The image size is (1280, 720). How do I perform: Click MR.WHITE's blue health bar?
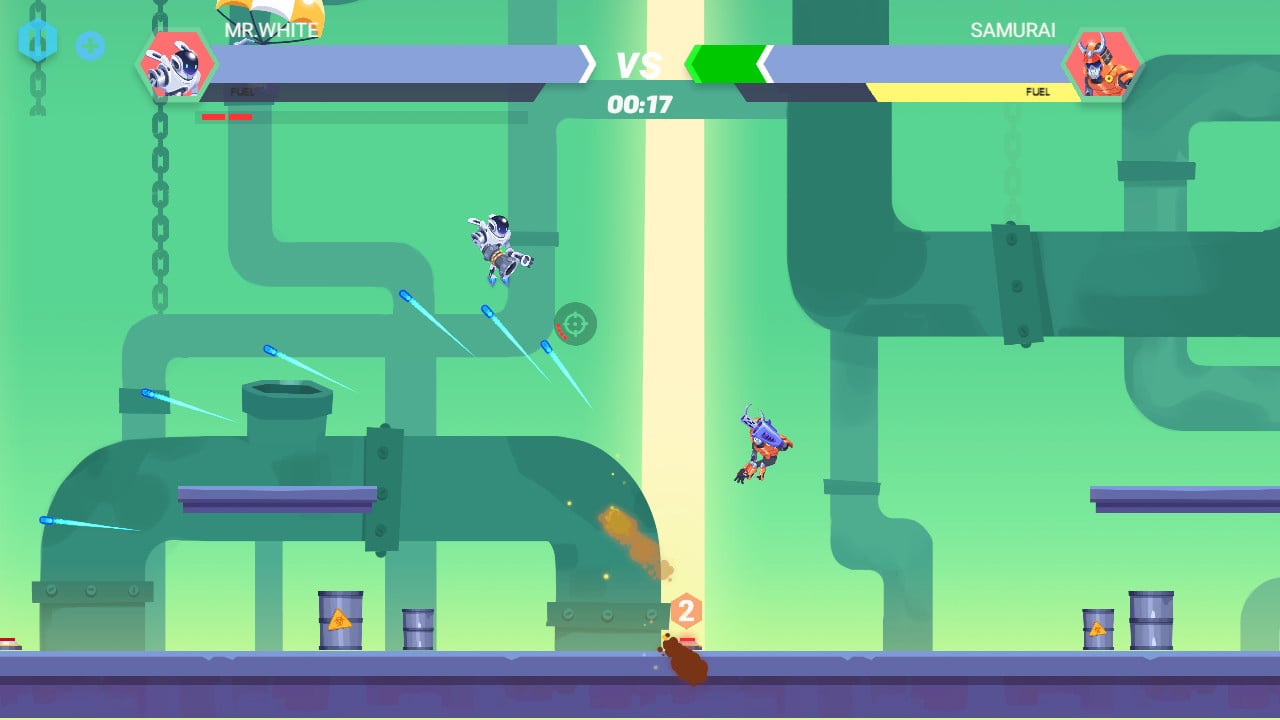400,62
